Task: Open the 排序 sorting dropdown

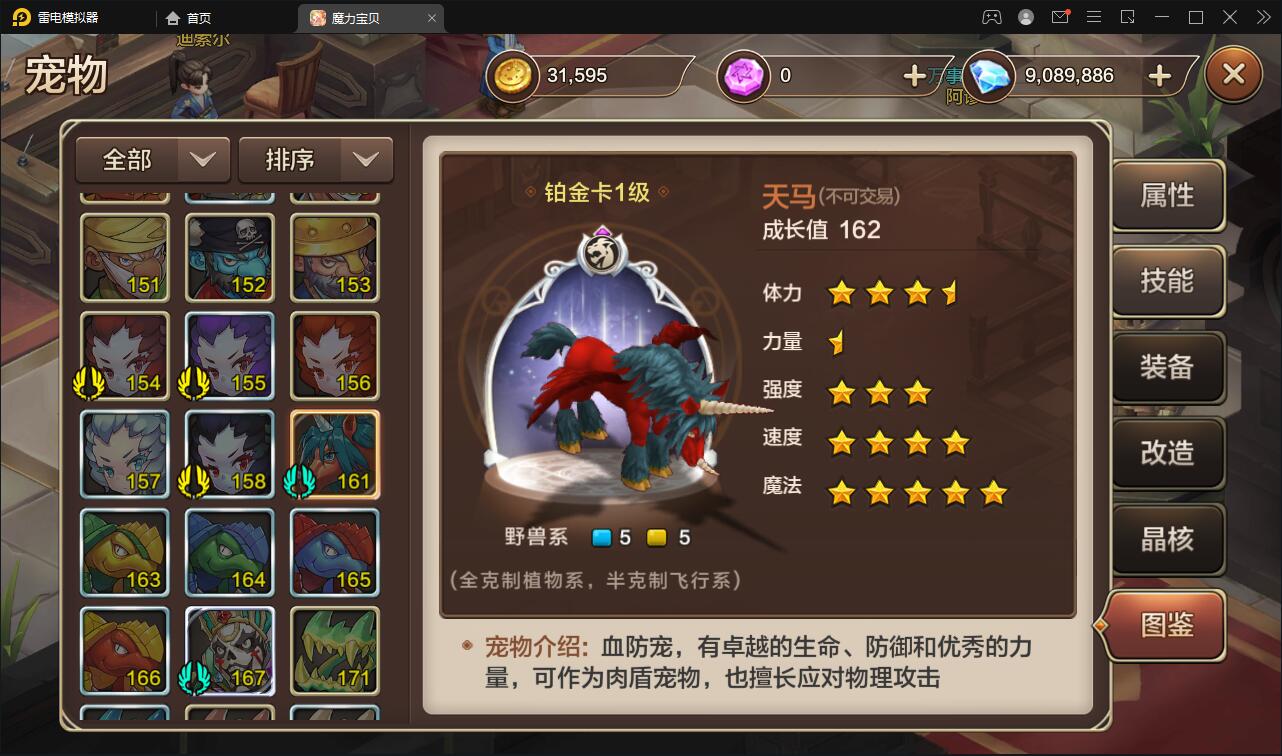Action: coord(316,159)
